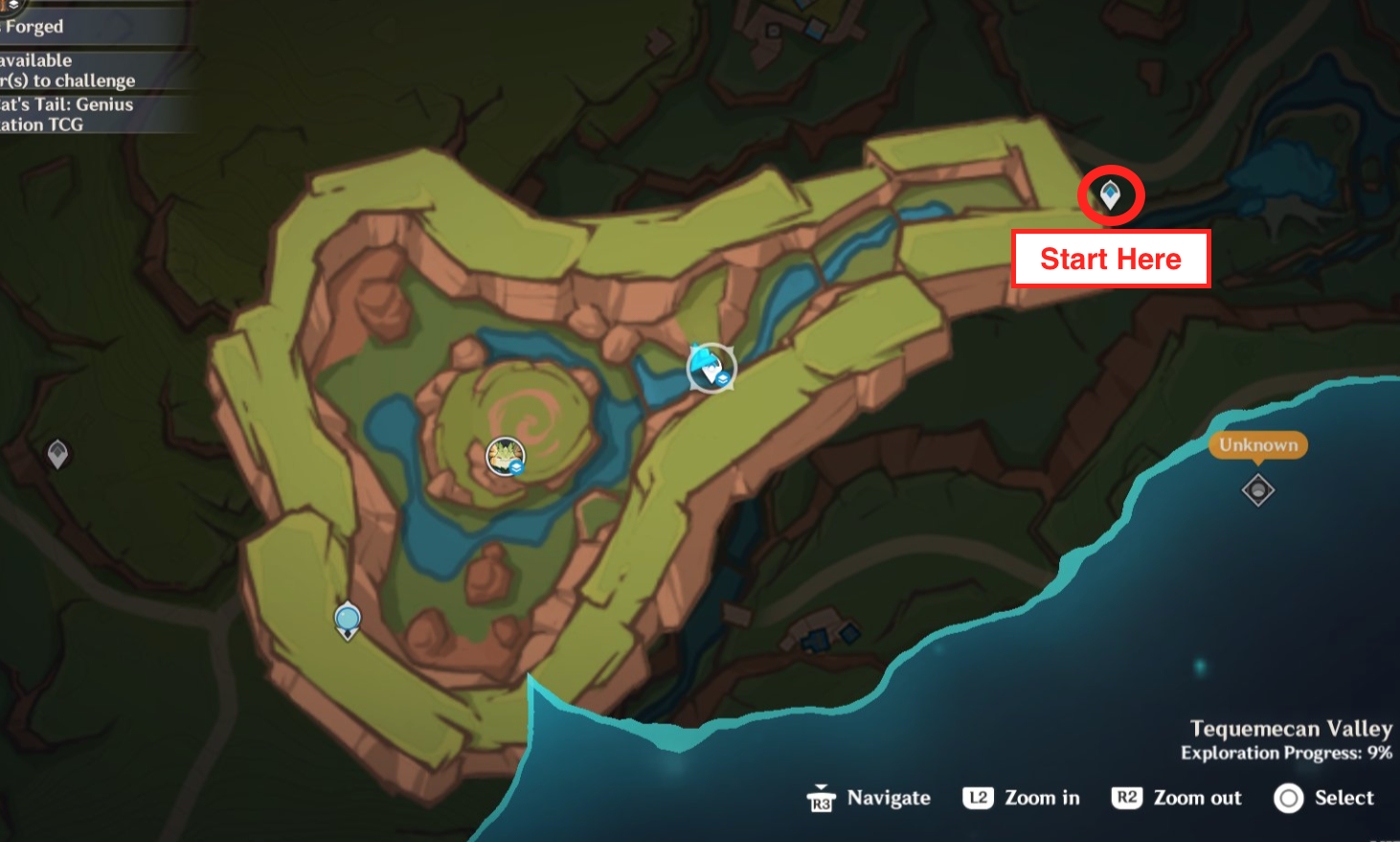Click the Navigate control with R3 prompt
This screenshot has height=842, width=1400.
tap(869, 798)
